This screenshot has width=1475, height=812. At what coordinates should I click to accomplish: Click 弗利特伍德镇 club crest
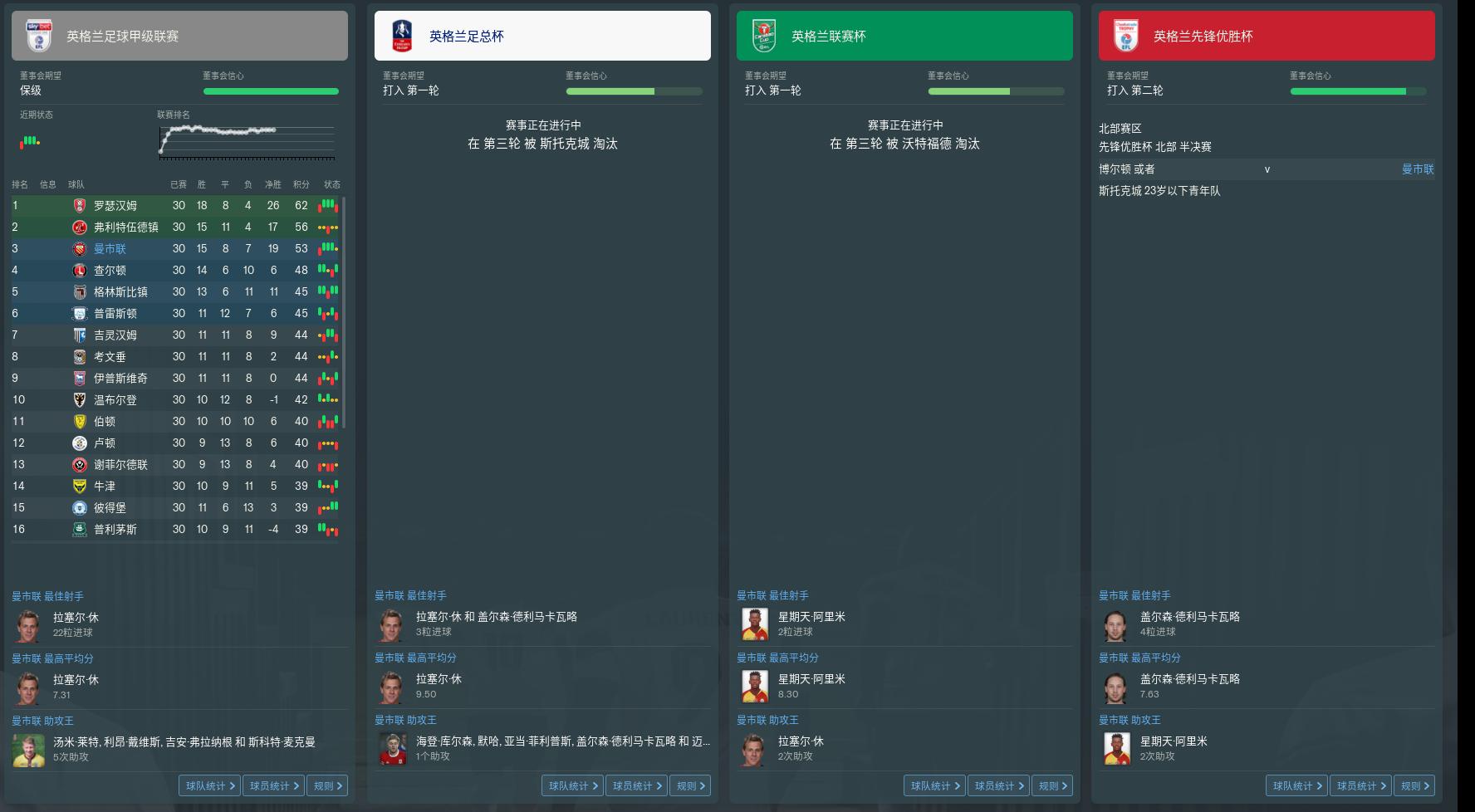tap(79, 227)
